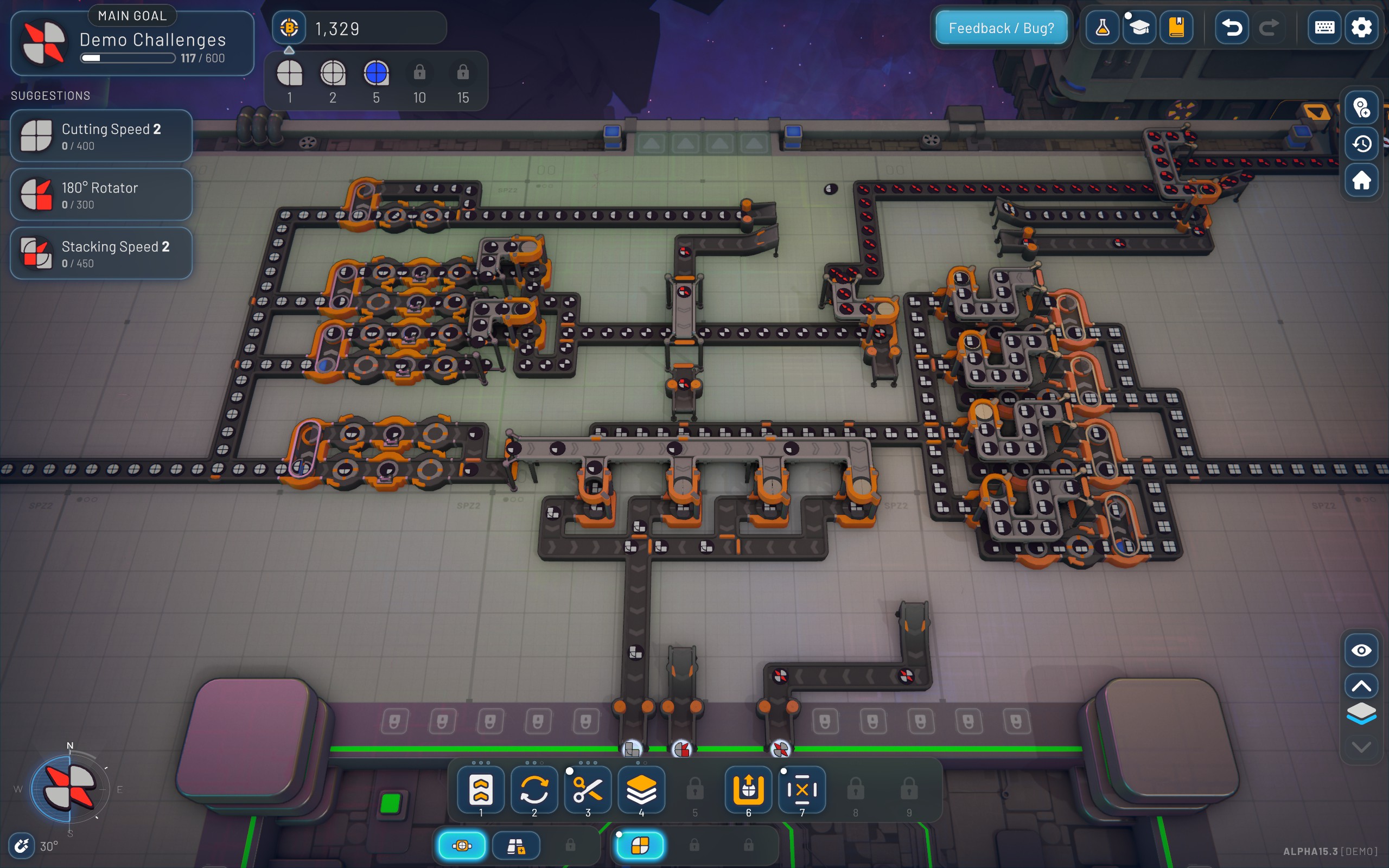This screenshot has height=868, width=1389.
Task: Select the blue shape milestone at 5
Action: (376, 74)
